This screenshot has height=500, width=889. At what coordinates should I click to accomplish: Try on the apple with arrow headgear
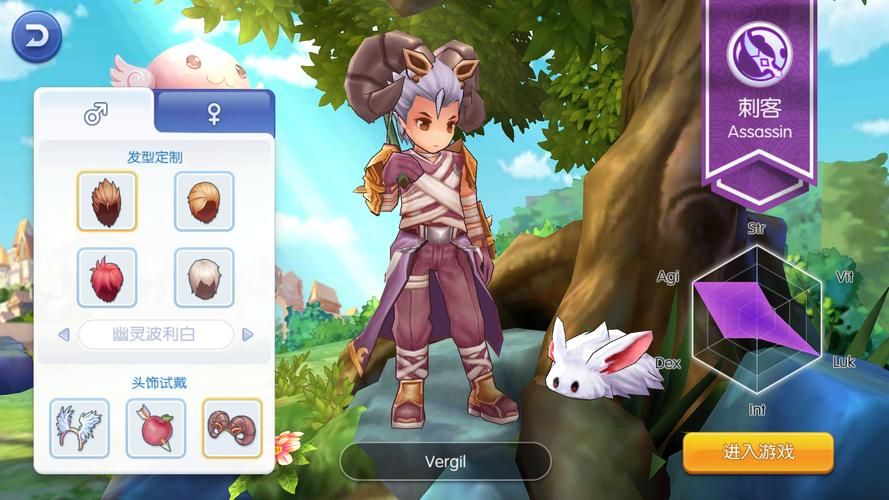156,427
